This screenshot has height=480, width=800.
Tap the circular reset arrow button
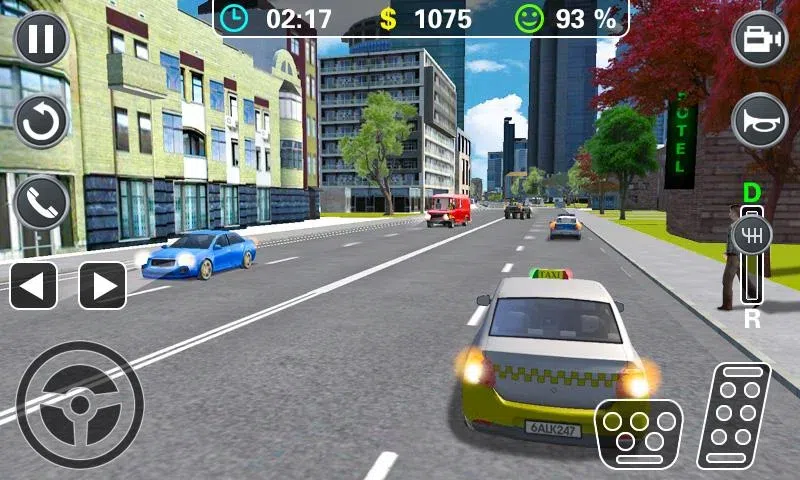(x=42, y=121)
